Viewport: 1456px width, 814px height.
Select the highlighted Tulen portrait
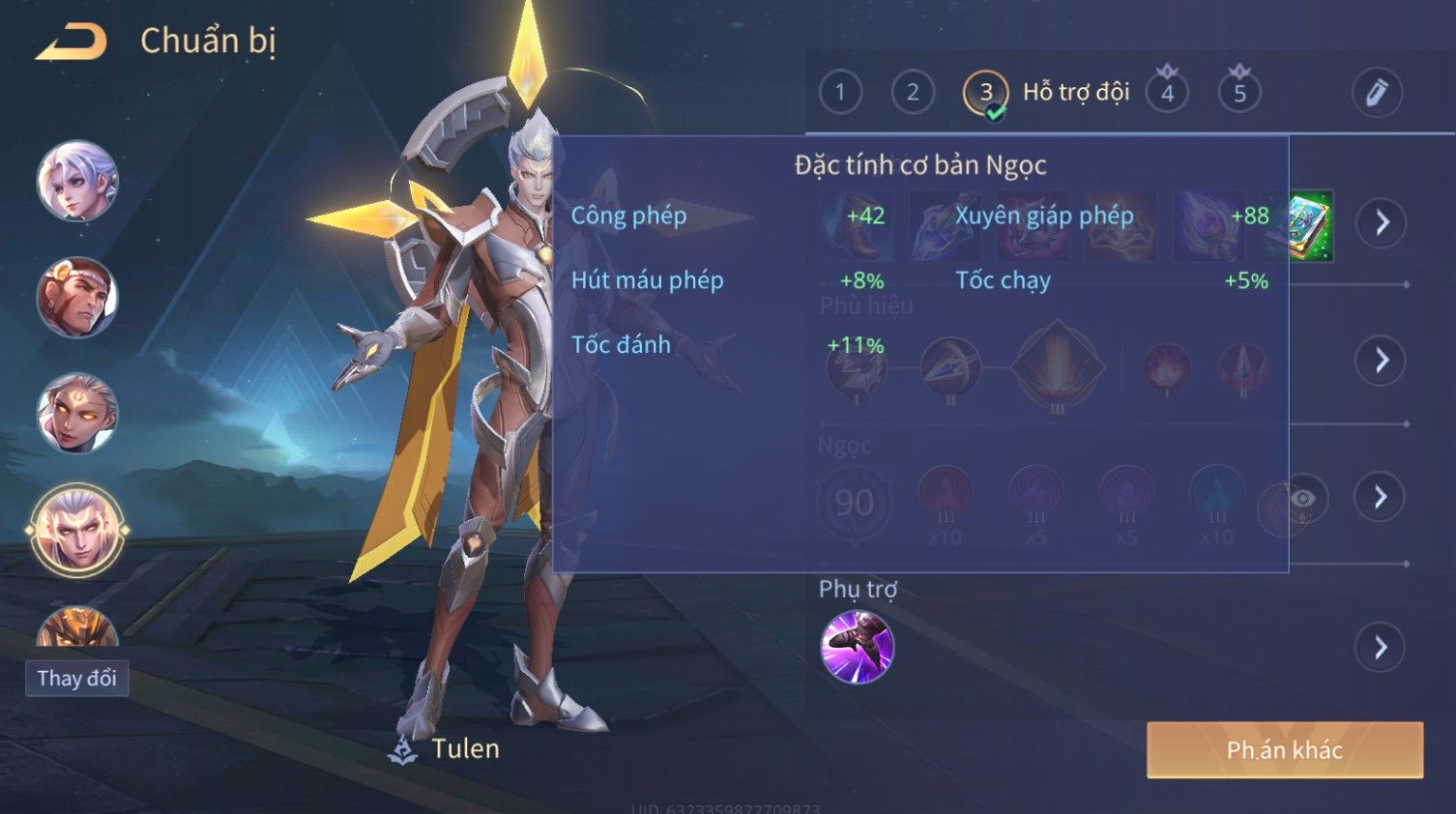[77, 530]
